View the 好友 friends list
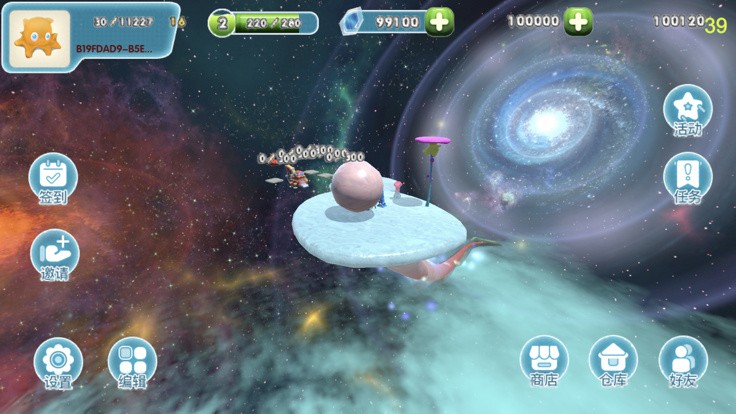The image size is (736, 414). pyautogui.click(x=683, y=360)
